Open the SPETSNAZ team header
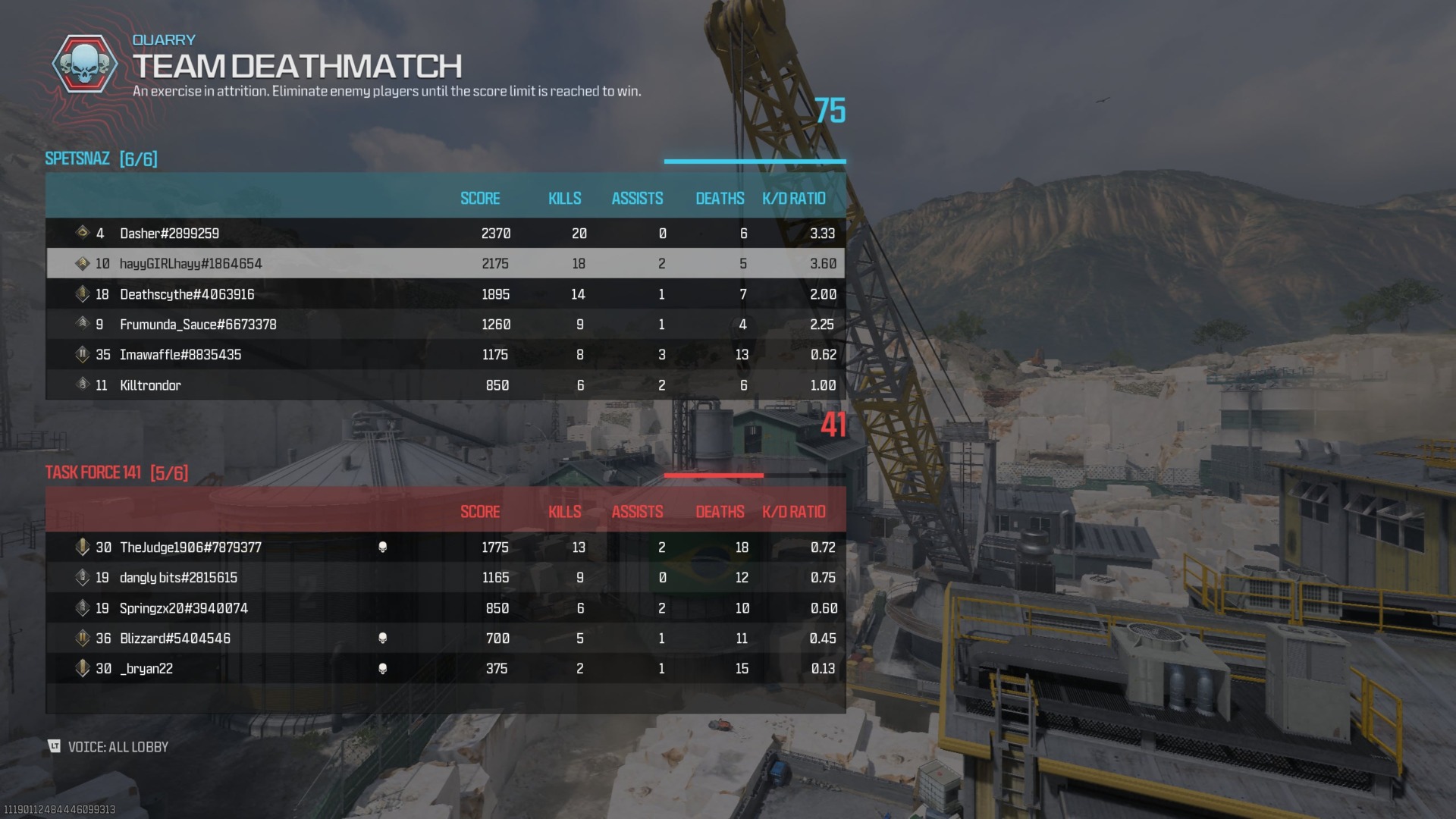Image resolution: width=1456 pixels, height=819 pixels. (101, 160)
